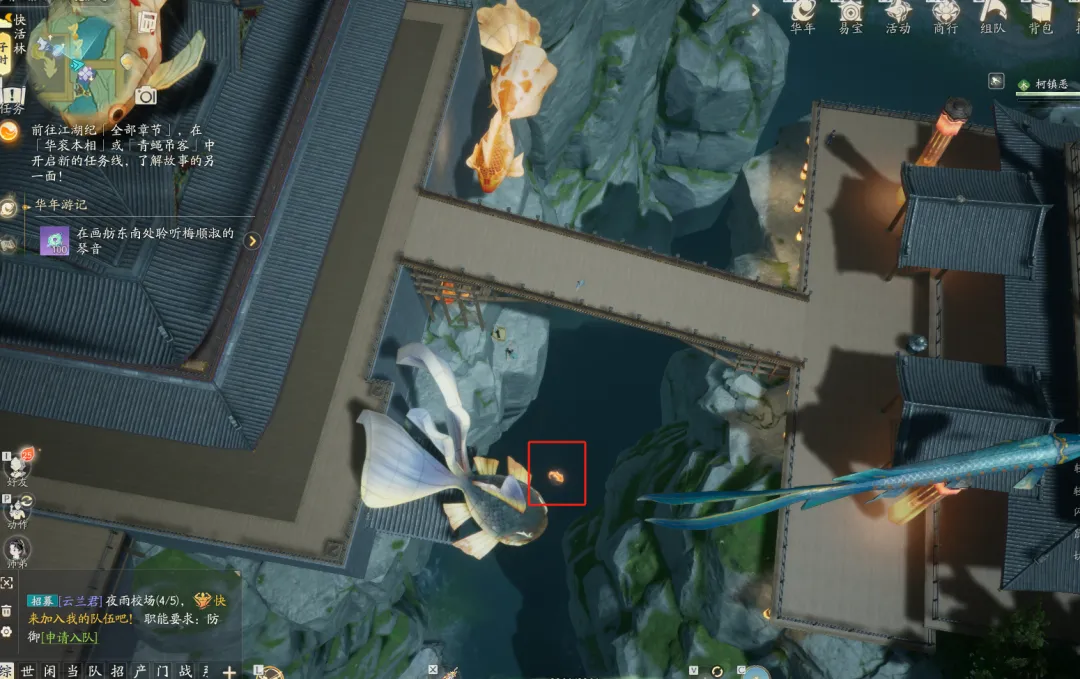
Task: Clear chat with the trash can icon
Action: click(x=7, y=609)
